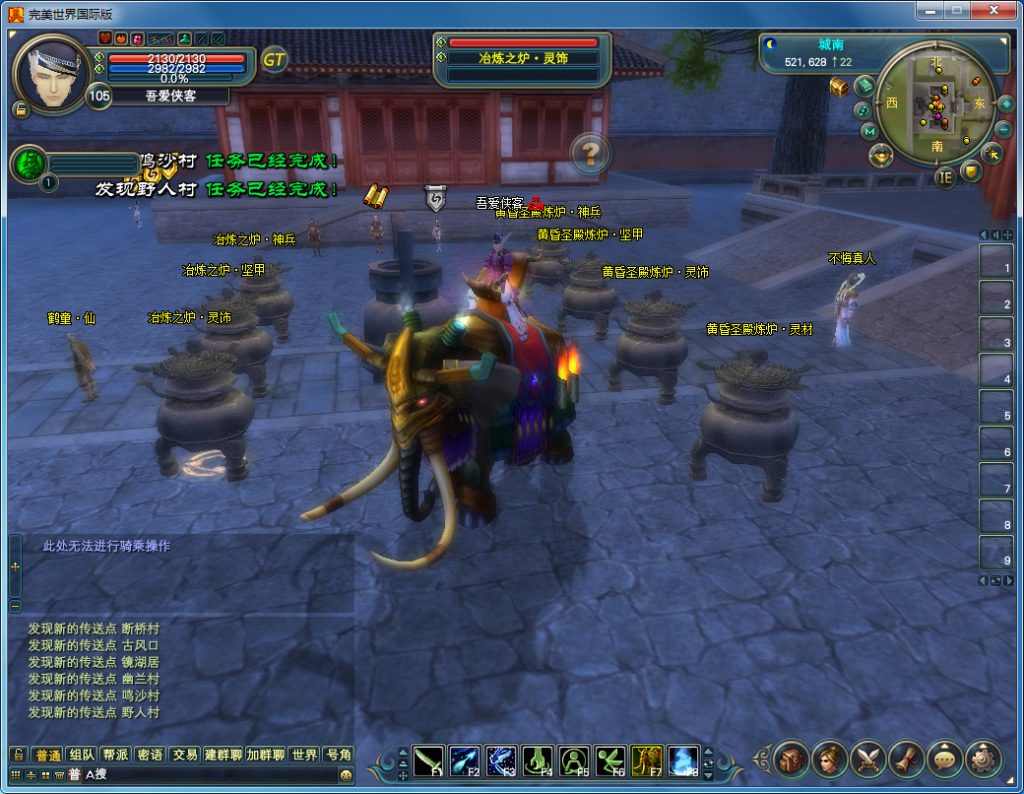The width and height of the screenshot is (1024, 794).
Task: Open the chat emoji smiley picker
Action: tap(346, 775)
